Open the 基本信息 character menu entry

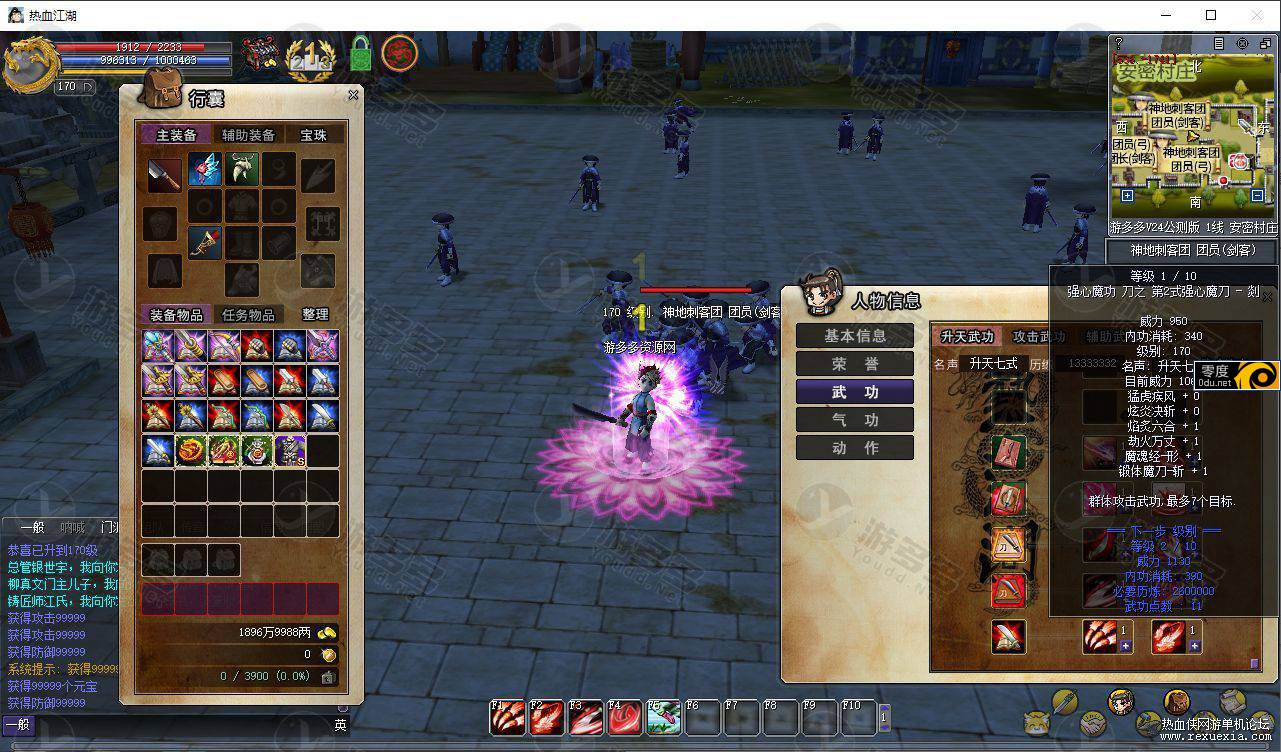(x=855, y=336)
